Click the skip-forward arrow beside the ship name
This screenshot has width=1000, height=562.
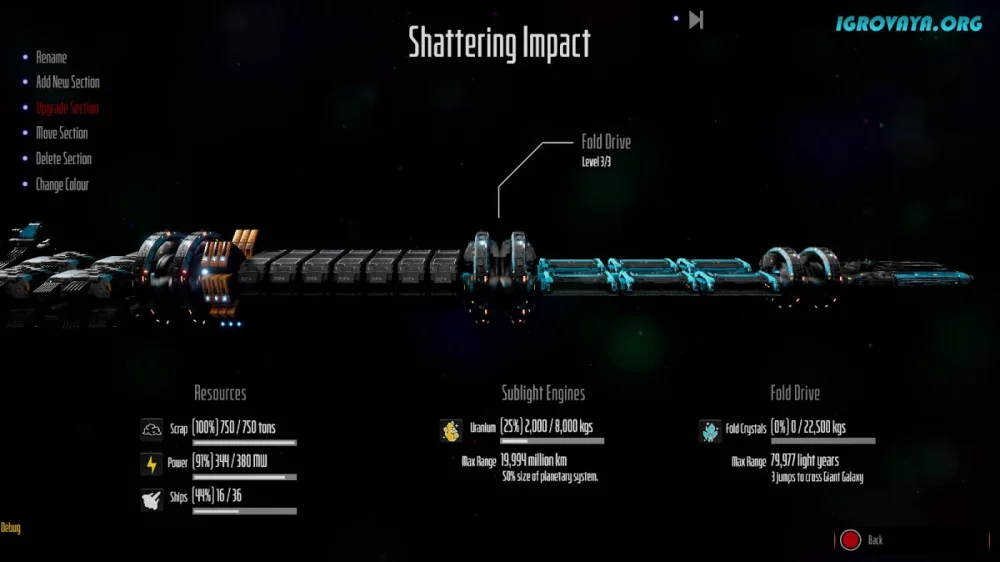tap(696, 19)
